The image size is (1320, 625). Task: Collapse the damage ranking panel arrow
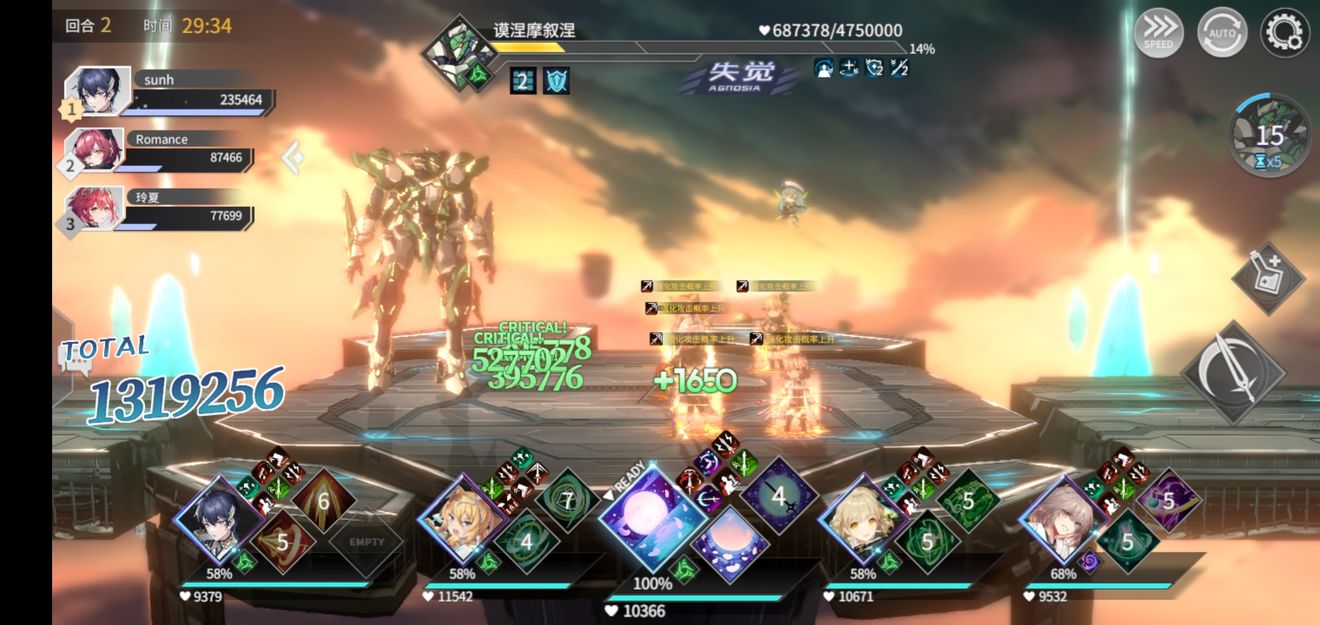pyautogui.click(x=292, y=157)
